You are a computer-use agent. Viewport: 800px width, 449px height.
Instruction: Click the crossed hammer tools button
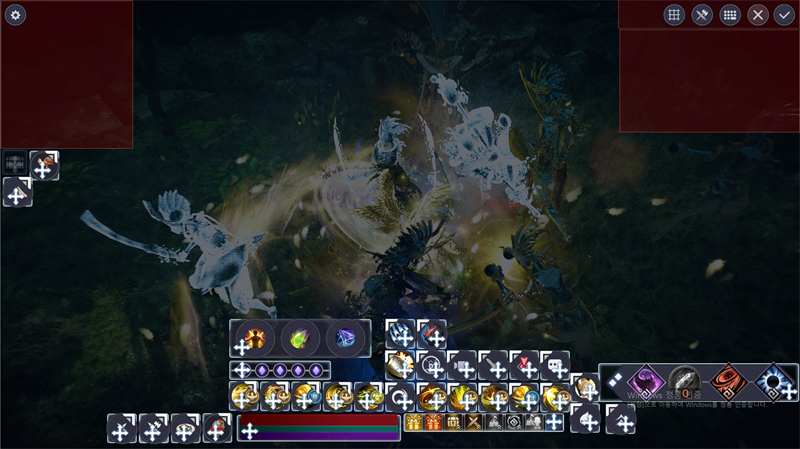[702, 15]
